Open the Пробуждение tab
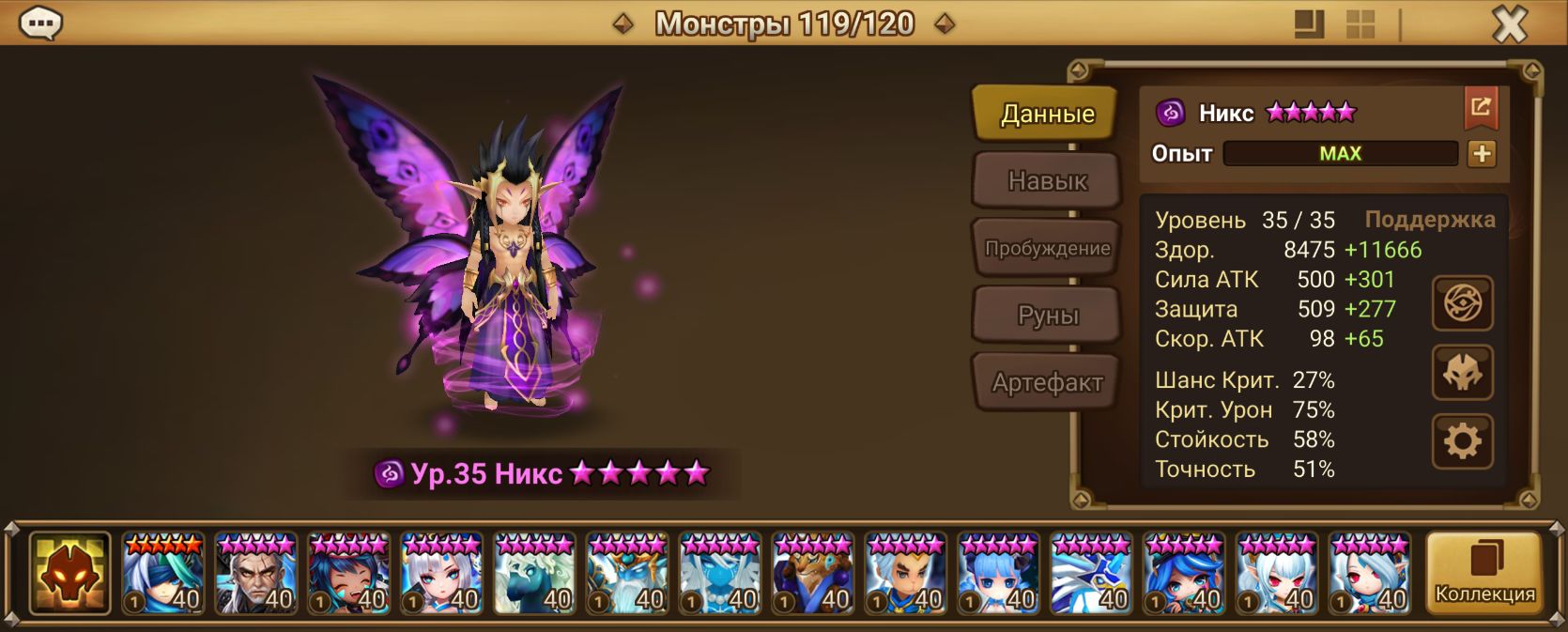1568x632 pixels. tap(1047, 248)
